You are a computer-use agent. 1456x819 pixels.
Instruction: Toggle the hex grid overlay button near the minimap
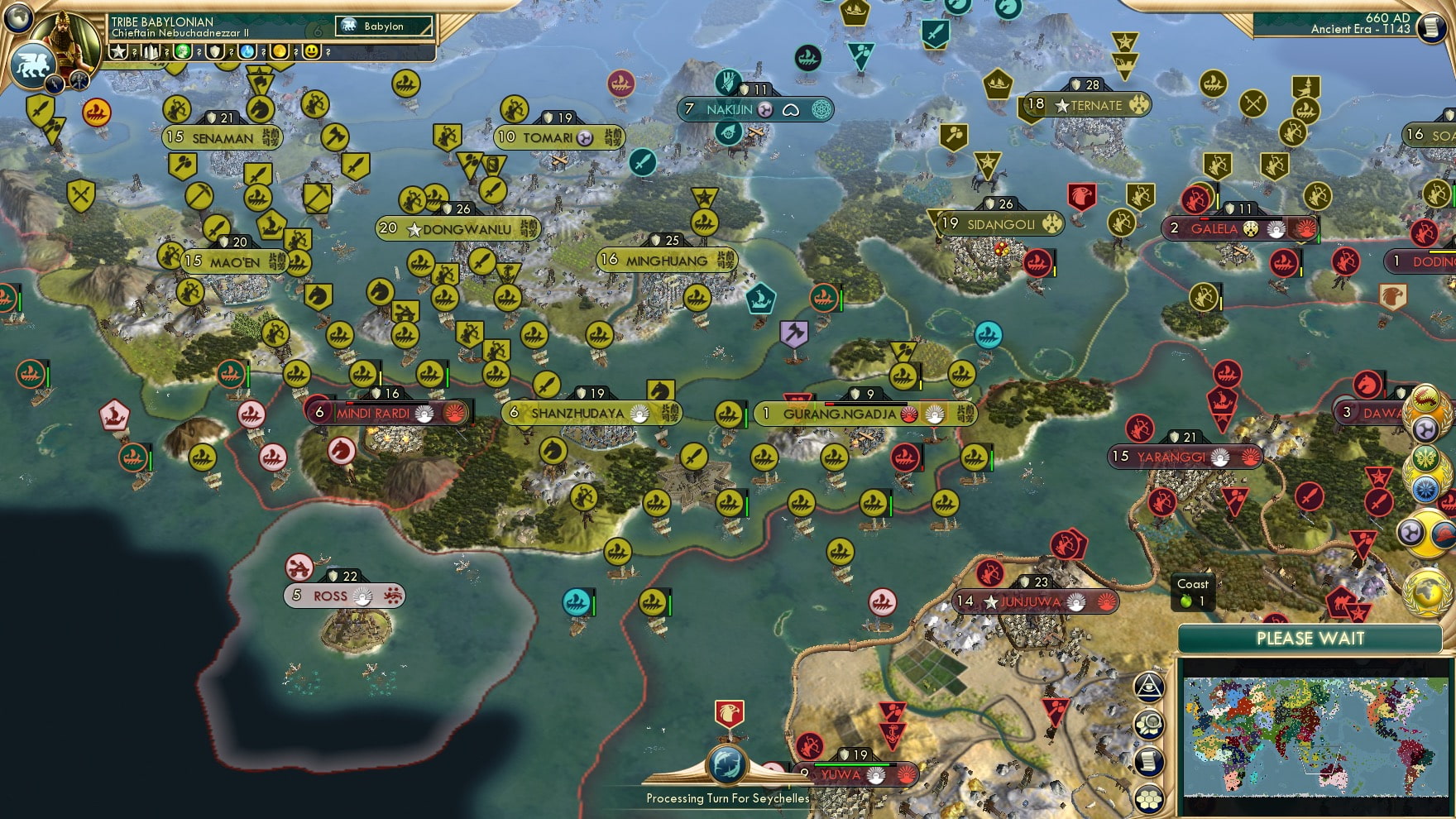pyautogui.click(x=1149, y=799)
